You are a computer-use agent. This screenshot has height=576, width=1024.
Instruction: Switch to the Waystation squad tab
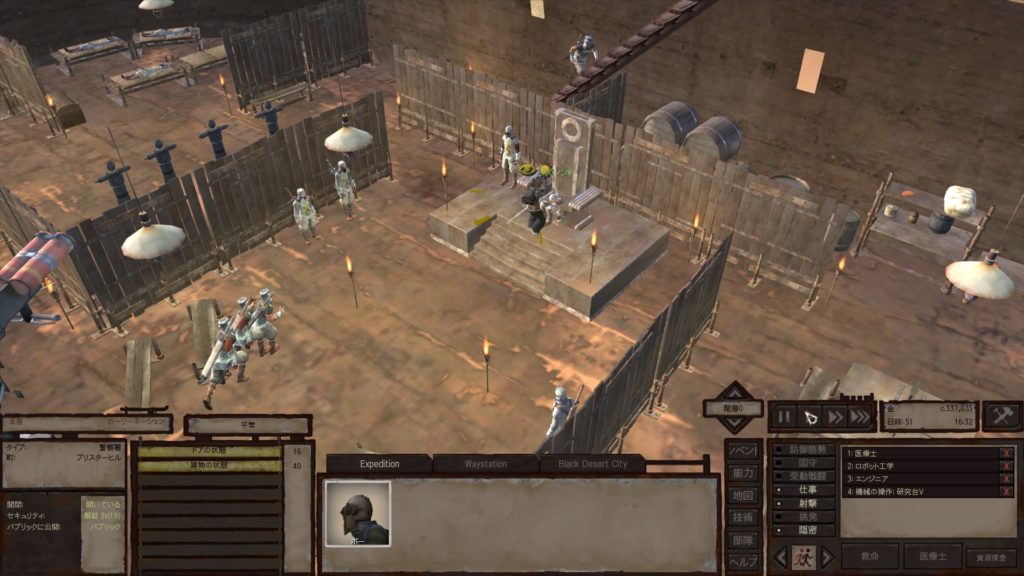(486, 464)
